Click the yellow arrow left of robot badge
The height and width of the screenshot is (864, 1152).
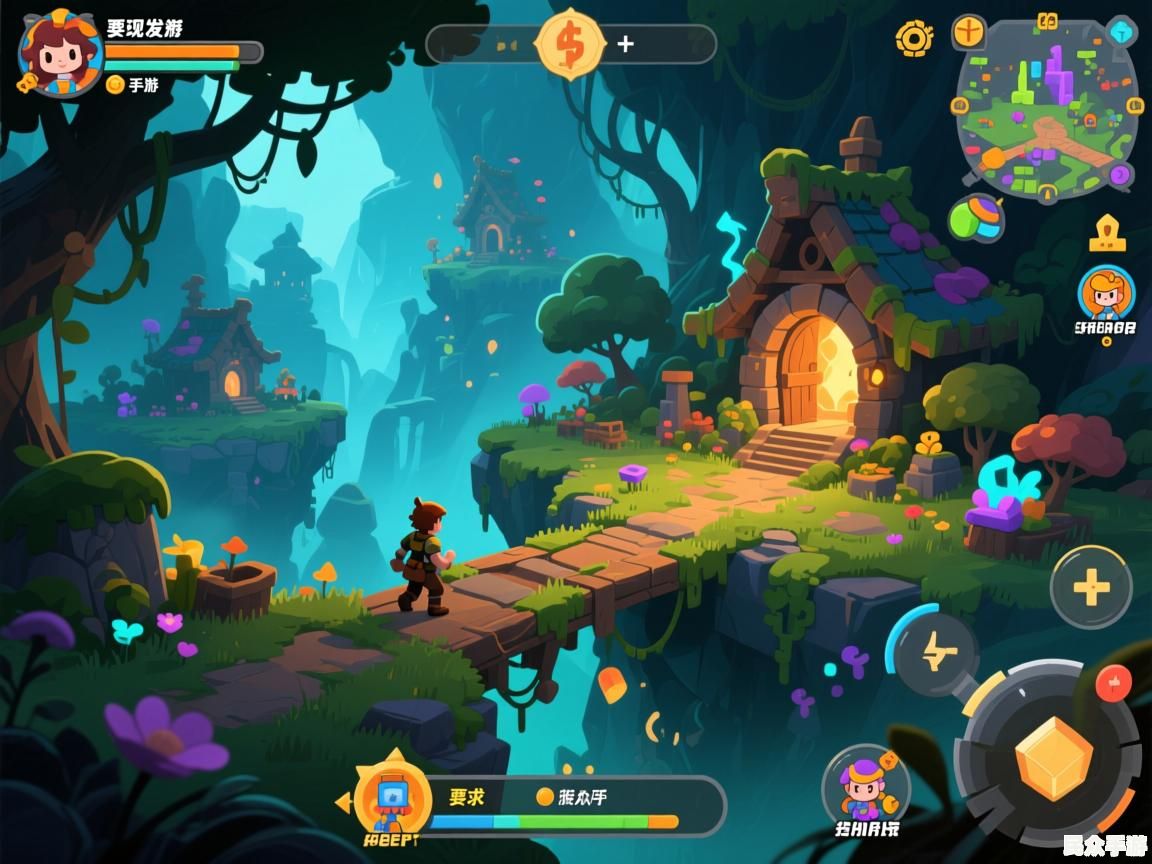point(343,801)
